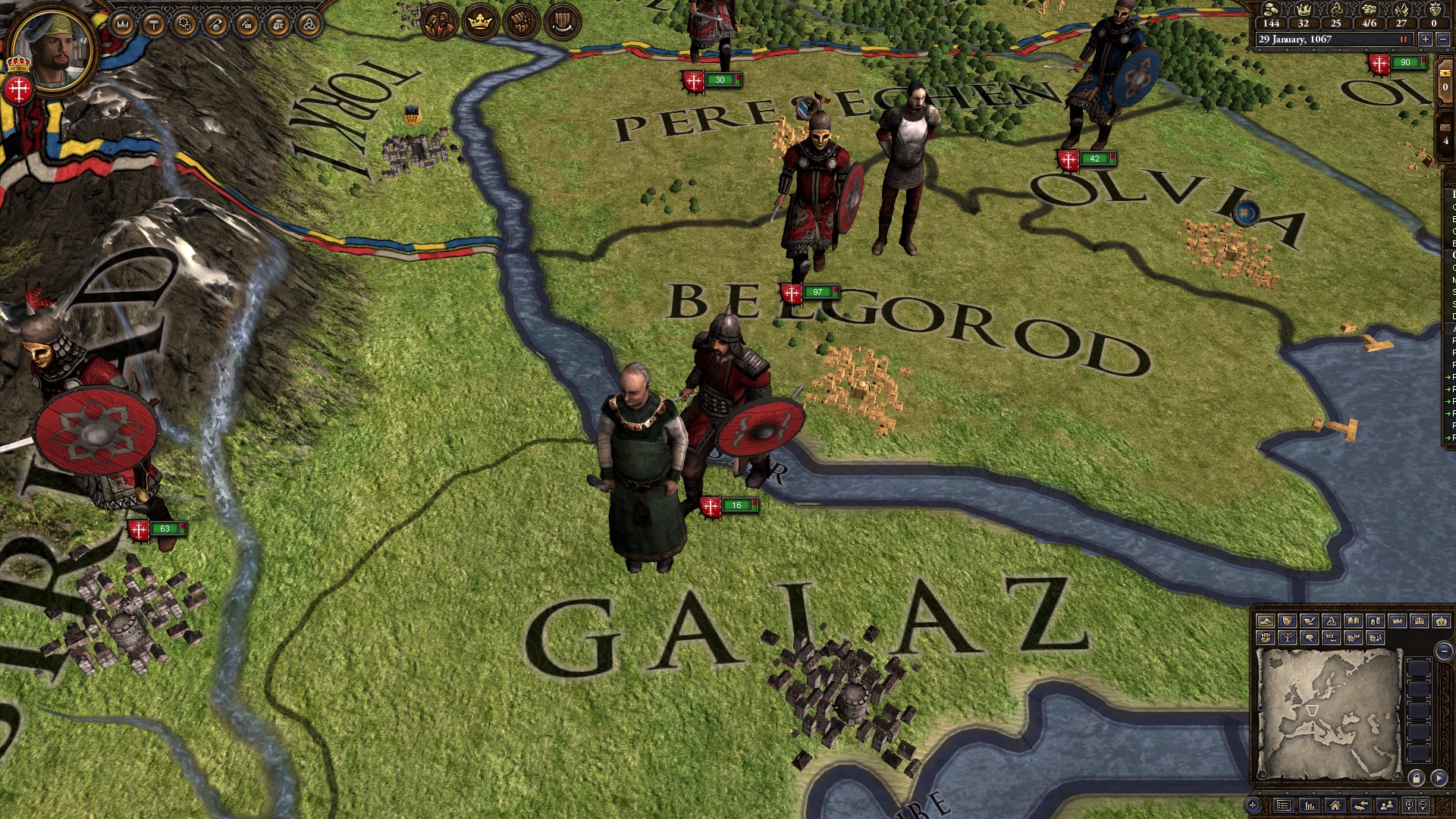Collapse the outliner with the top-right minus button
1456x819 pixels.
point(1444,39)
